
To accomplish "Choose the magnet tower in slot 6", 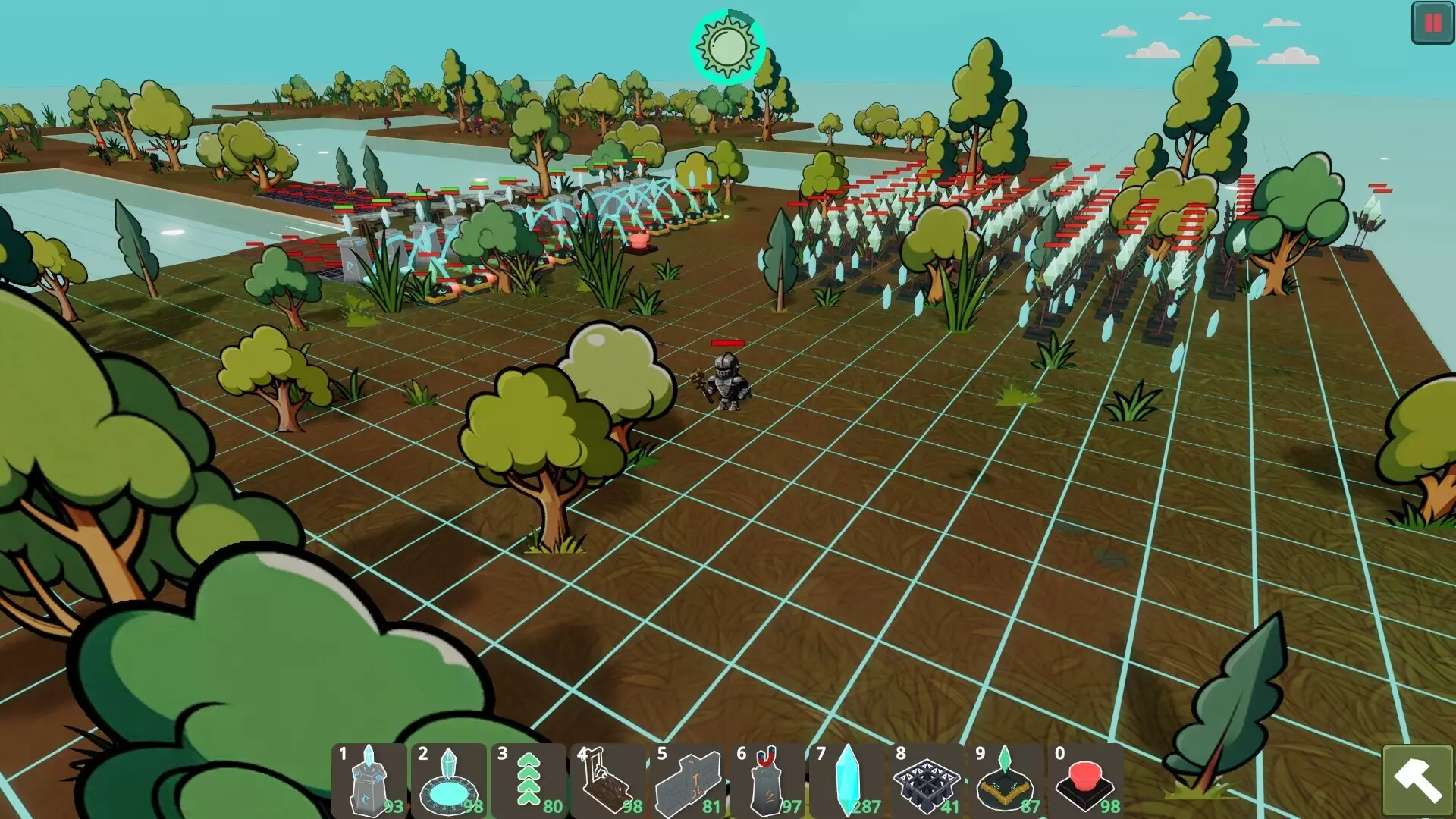I will [767, 780].
